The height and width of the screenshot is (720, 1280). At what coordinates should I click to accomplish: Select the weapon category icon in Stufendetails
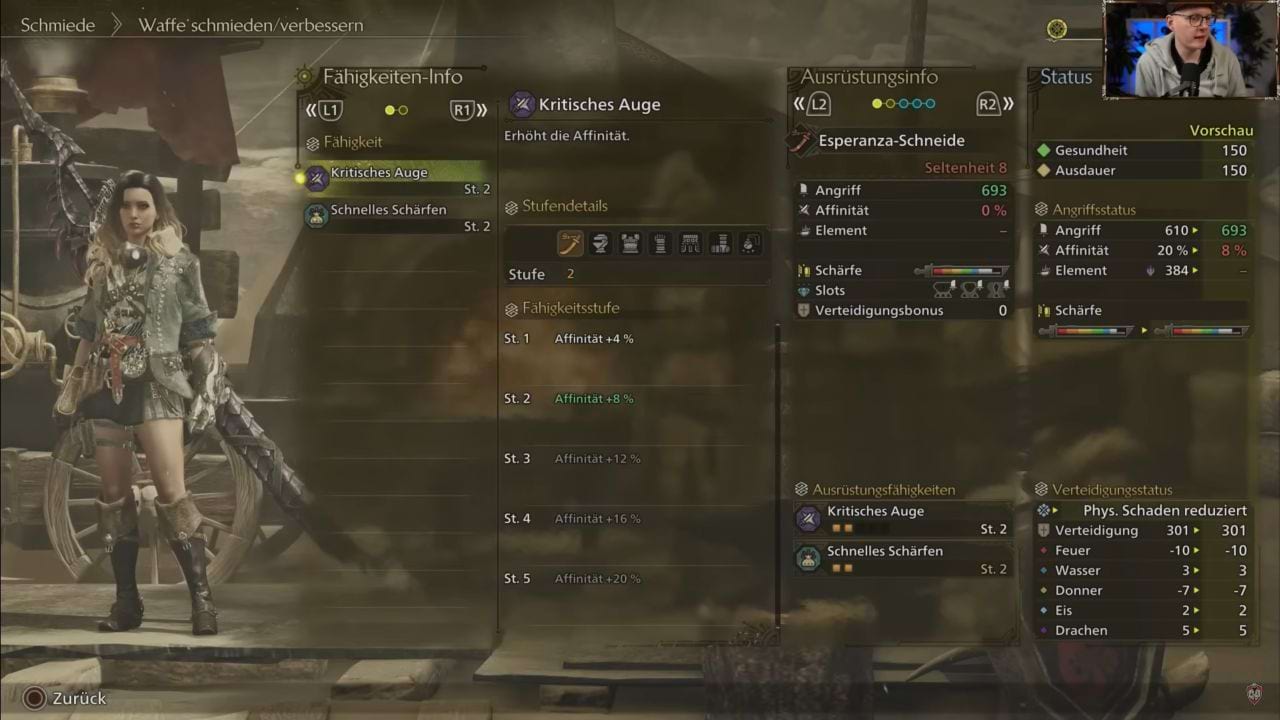point(570,243)
